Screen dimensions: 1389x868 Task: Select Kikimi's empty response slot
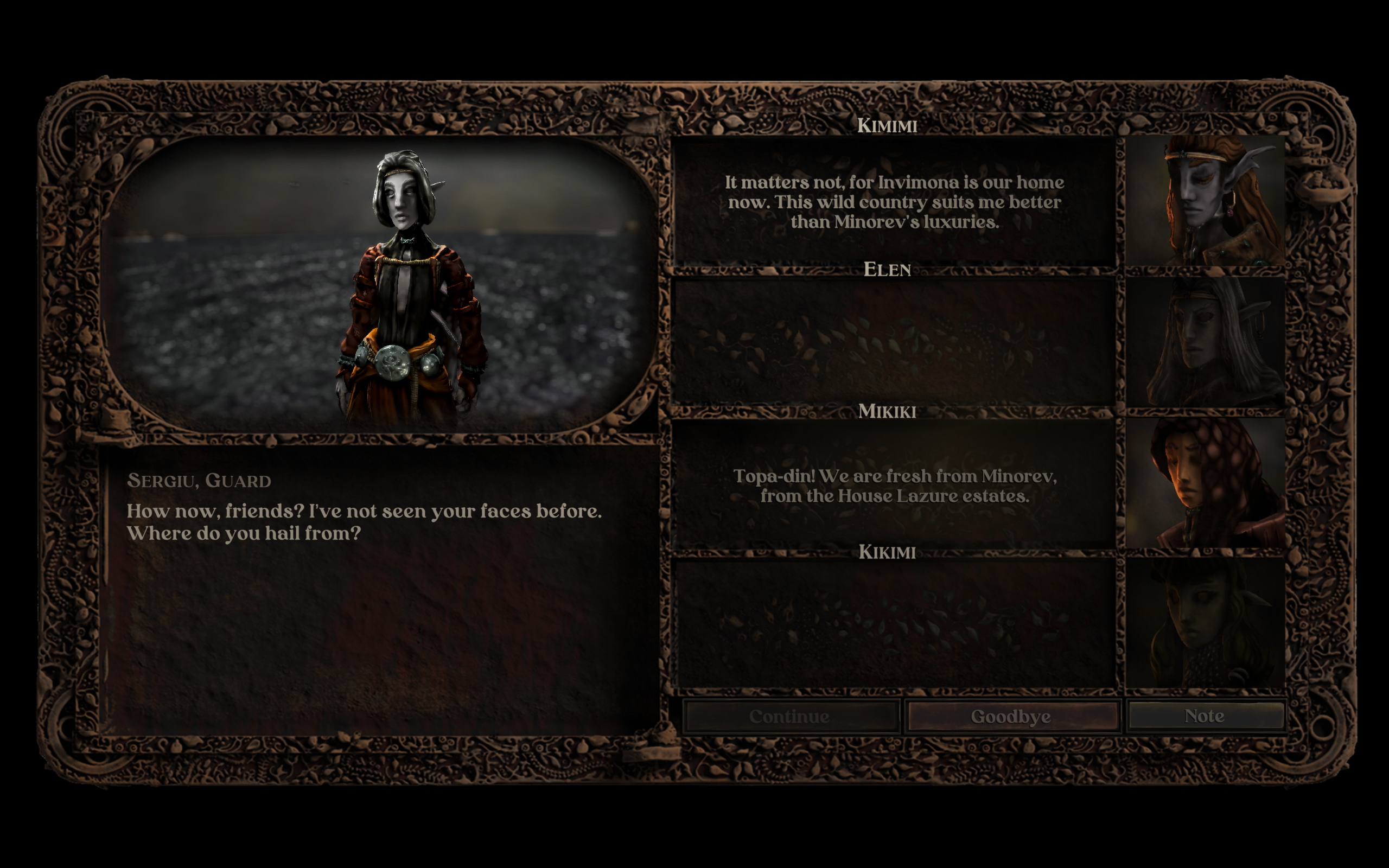894,620
